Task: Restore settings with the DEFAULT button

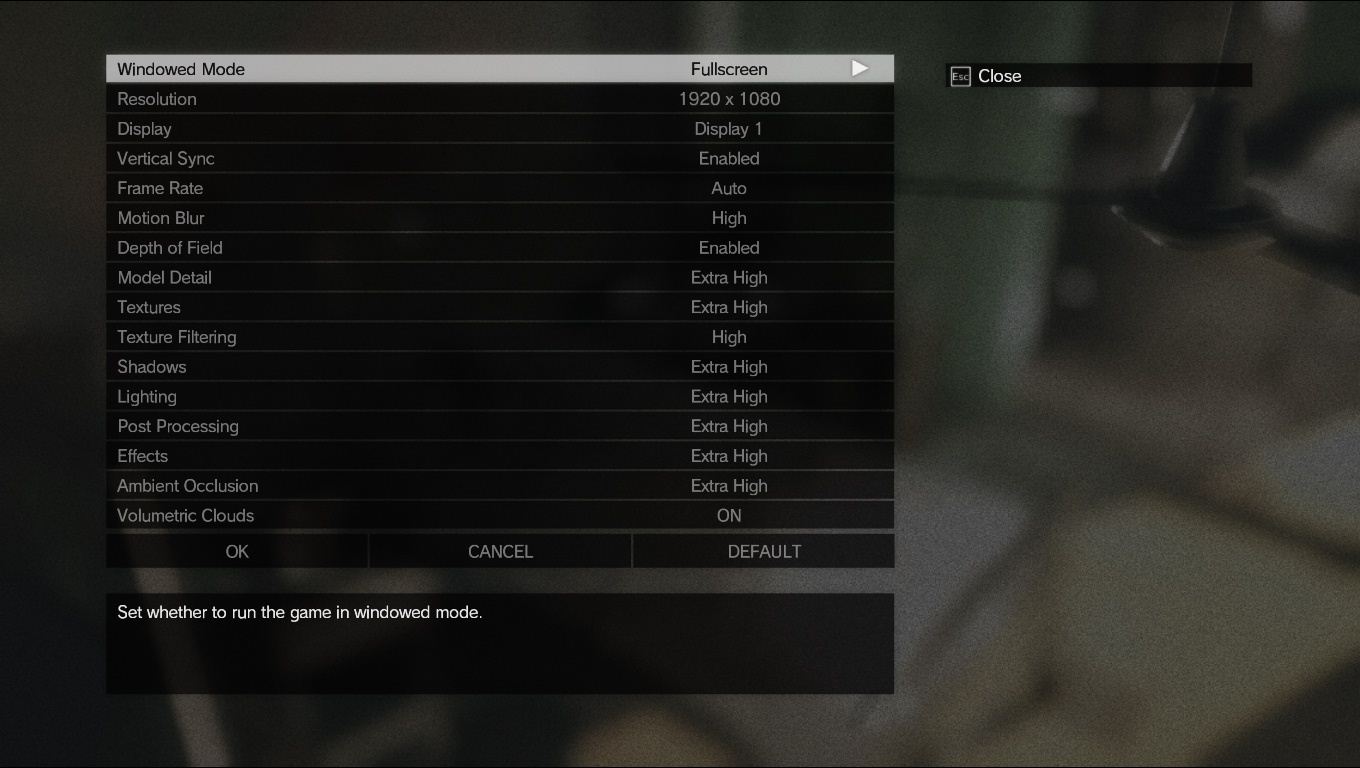Action: (764, 551)
